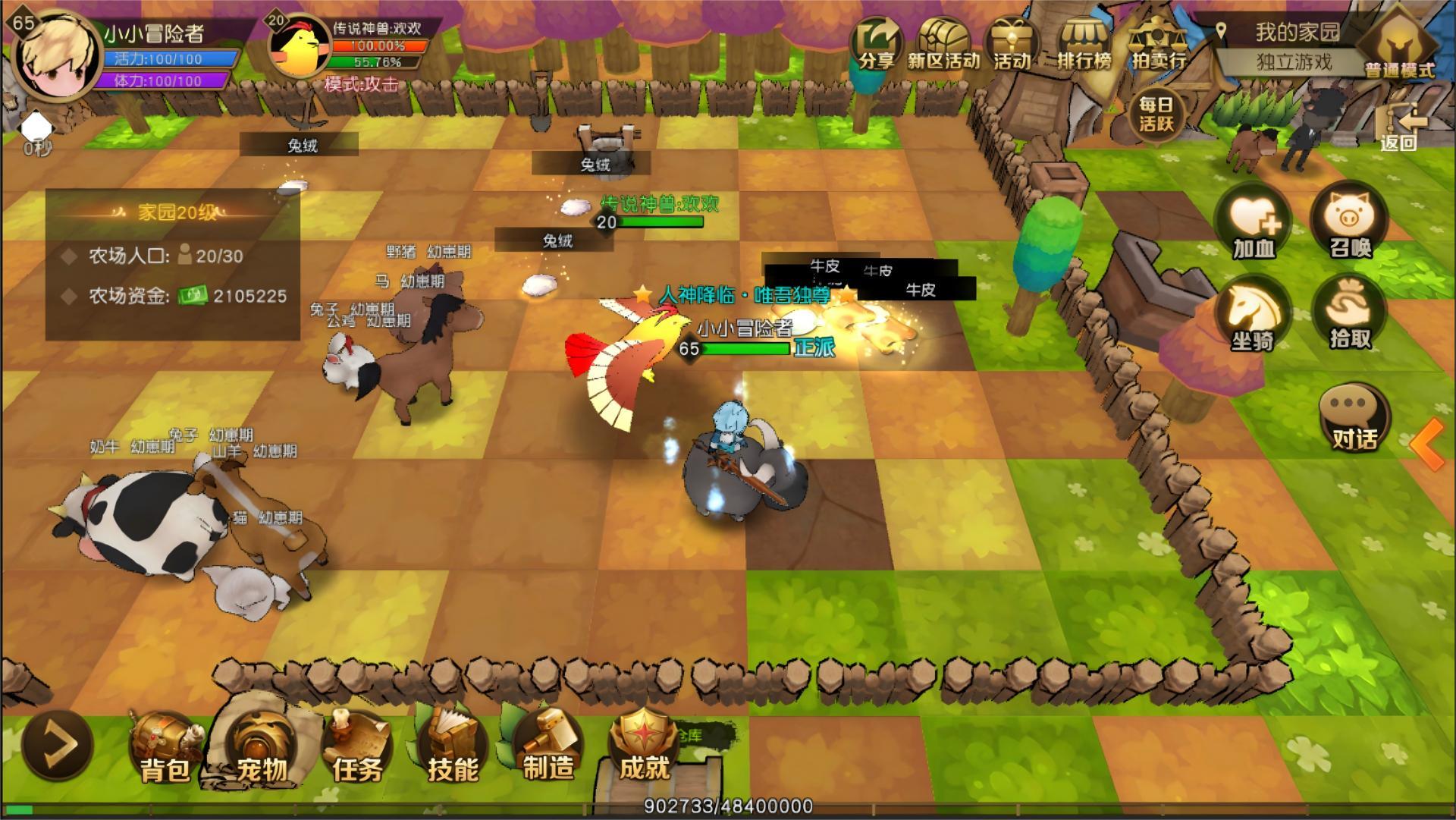This screenshot has width=1456, height=820.
Task: Toggle the bottom menu arrow button
Action: 58,744
